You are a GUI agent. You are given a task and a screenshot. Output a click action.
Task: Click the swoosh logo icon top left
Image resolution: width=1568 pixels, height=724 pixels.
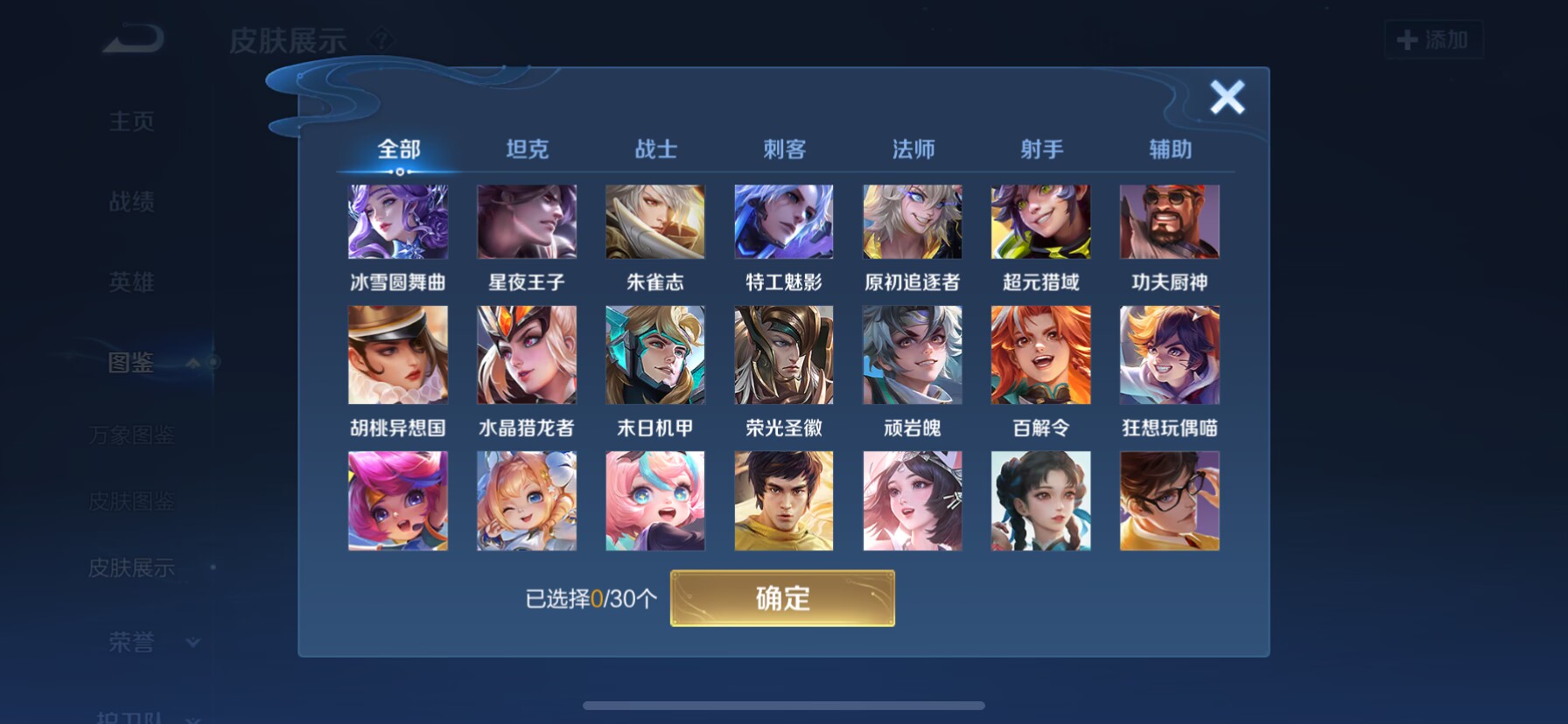(x=133, y=37)
